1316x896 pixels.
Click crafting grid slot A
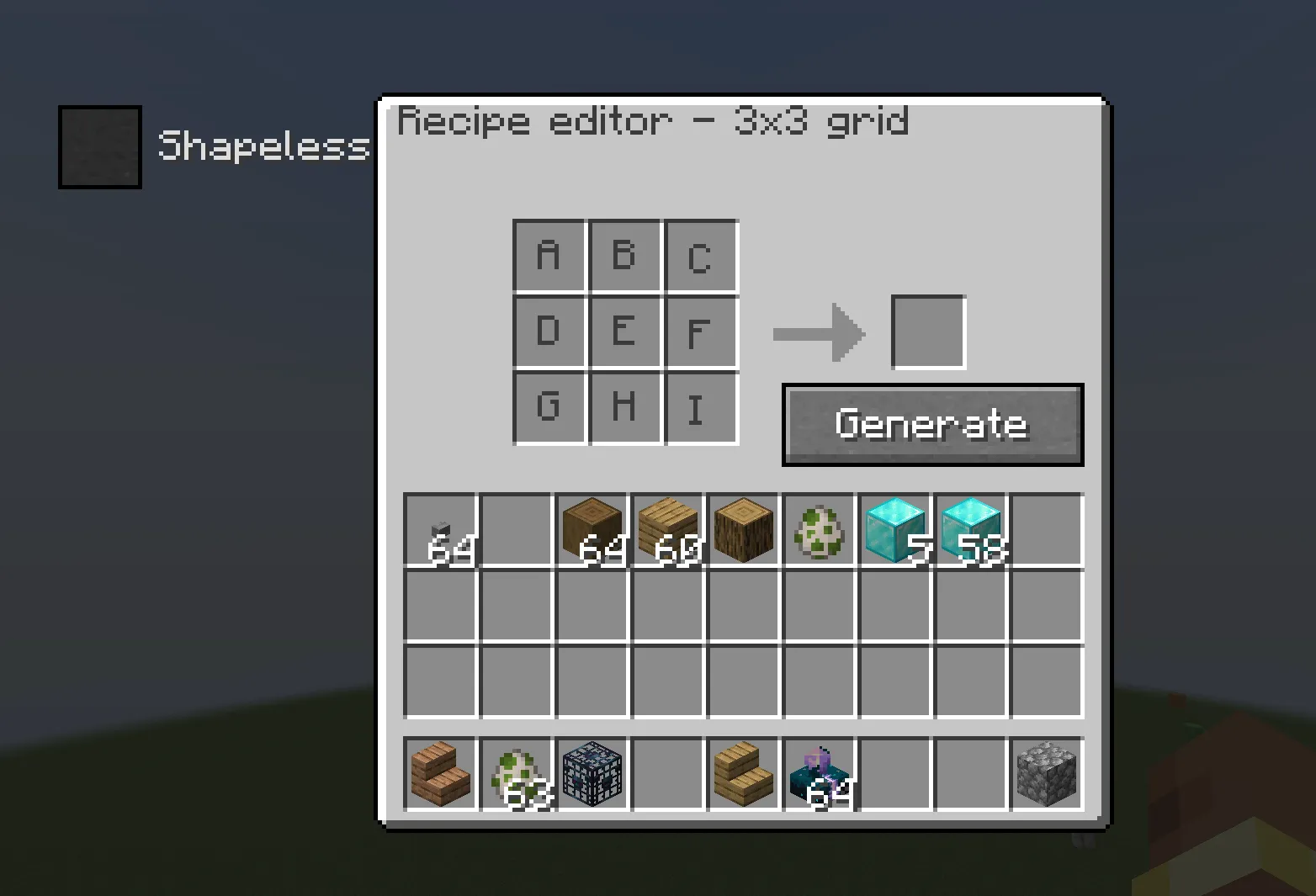pos(549,255)
